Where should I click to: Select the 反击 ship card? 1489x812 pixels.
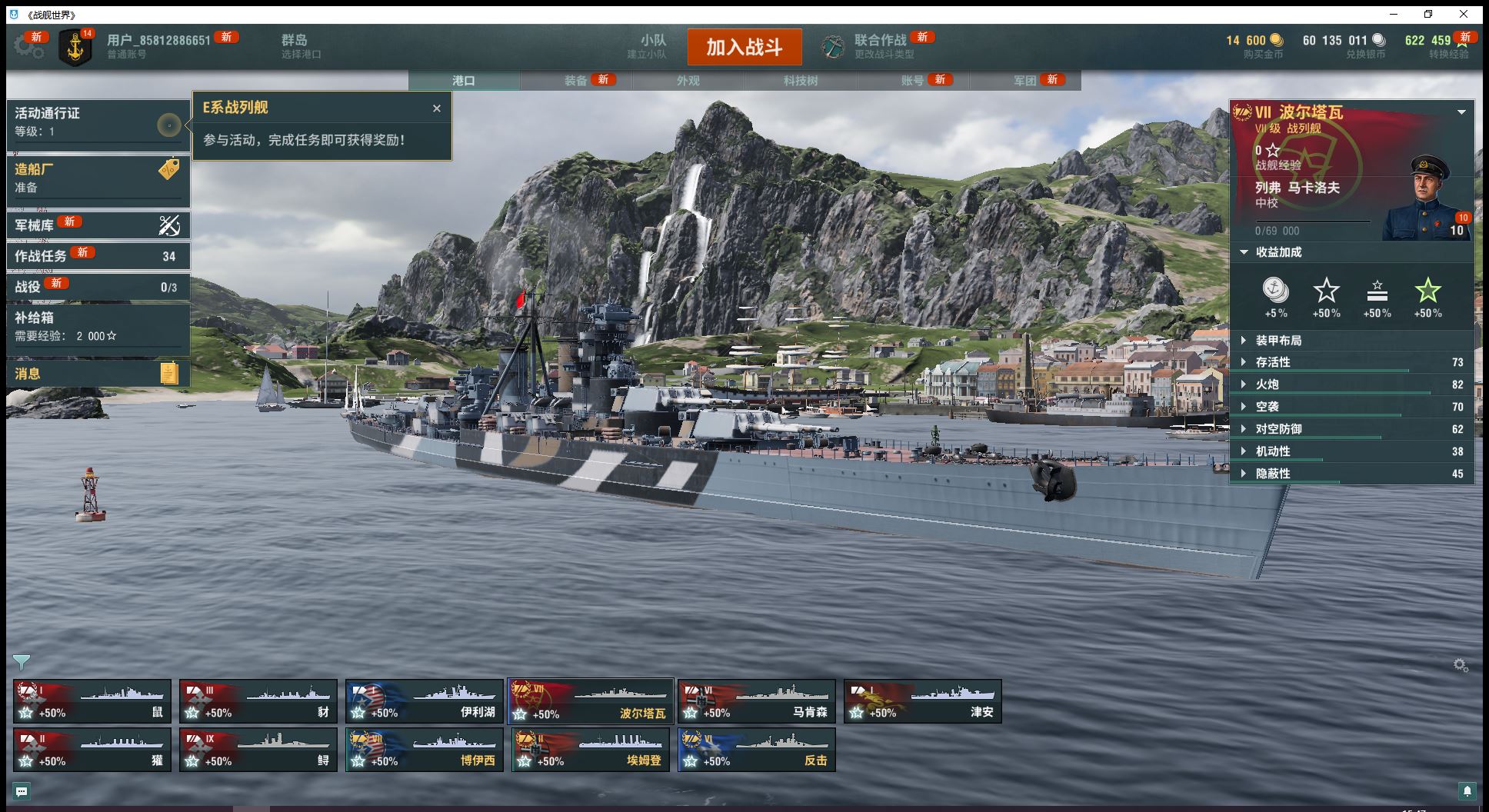(756, 750)
